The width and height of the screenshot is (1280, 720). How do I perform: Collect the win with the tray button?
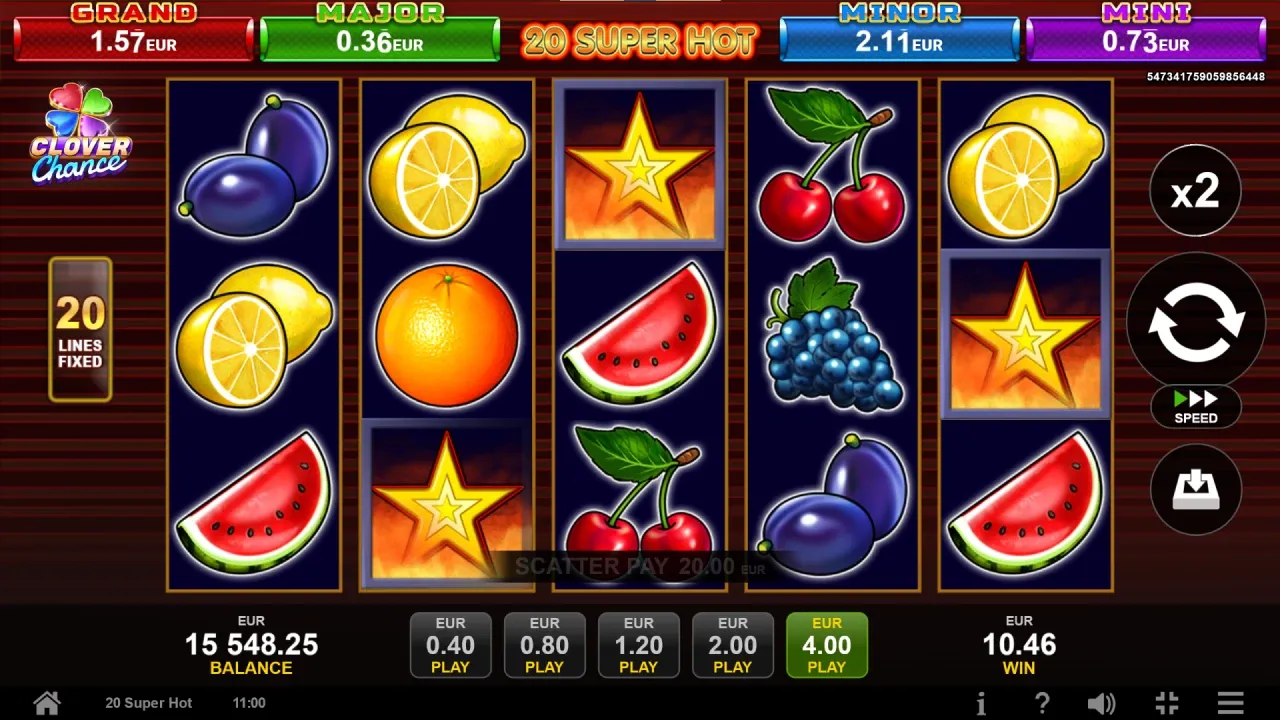point(1196,489)
